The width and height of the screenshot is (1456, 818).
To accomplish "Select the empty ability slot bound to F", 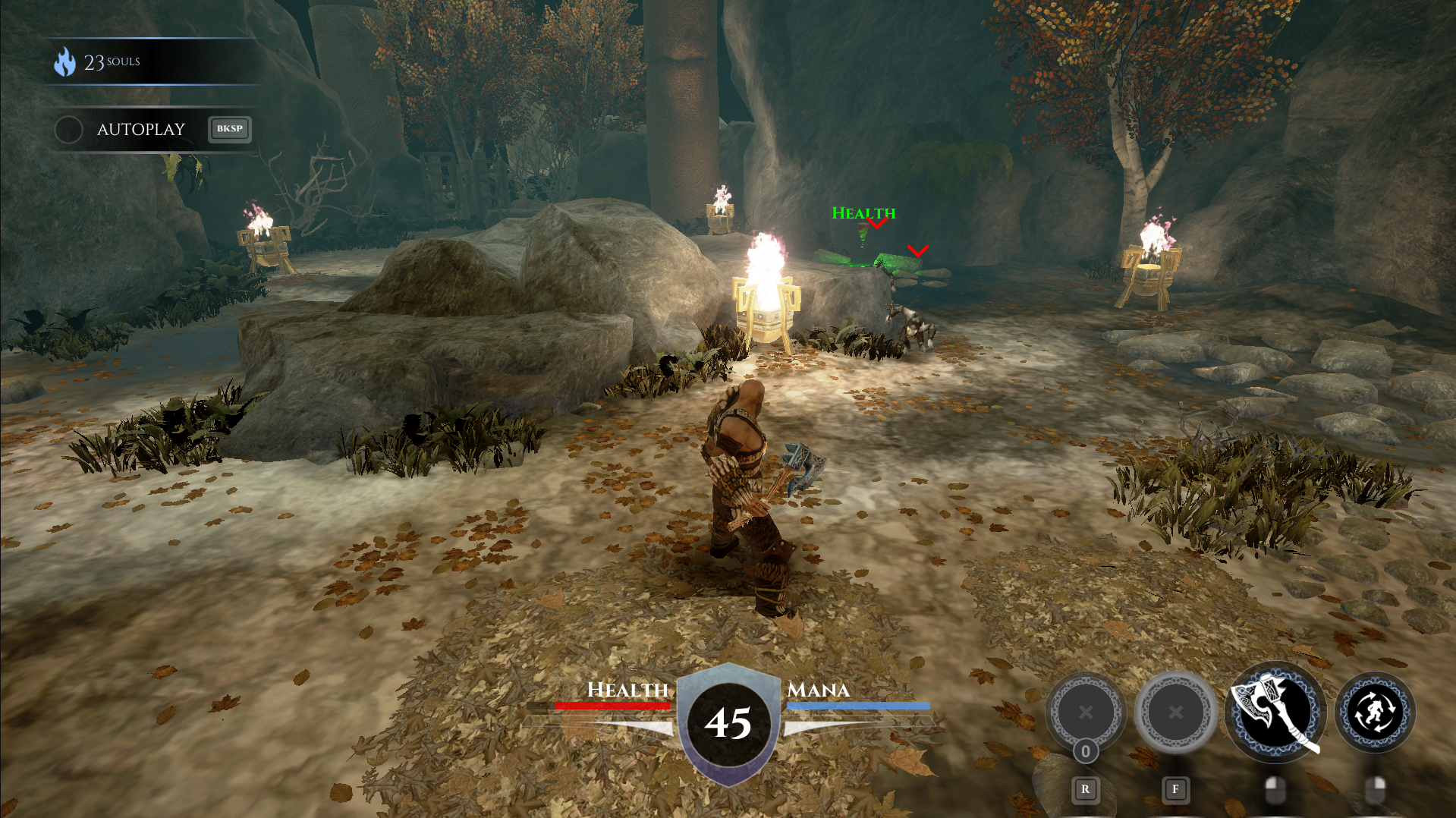I will (1175, 713).
